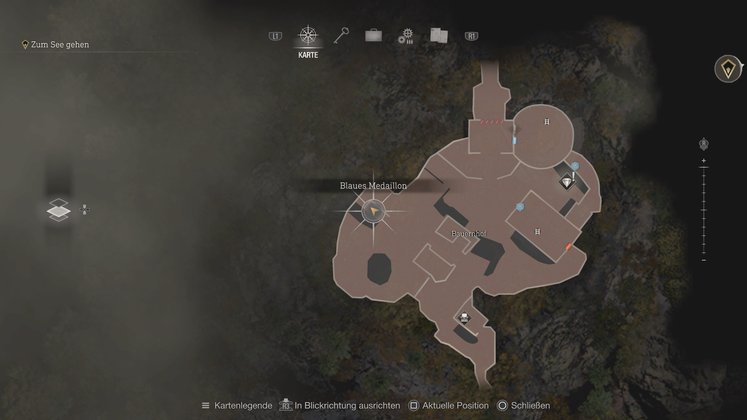Select the Karte compass tab

[307, 37]
